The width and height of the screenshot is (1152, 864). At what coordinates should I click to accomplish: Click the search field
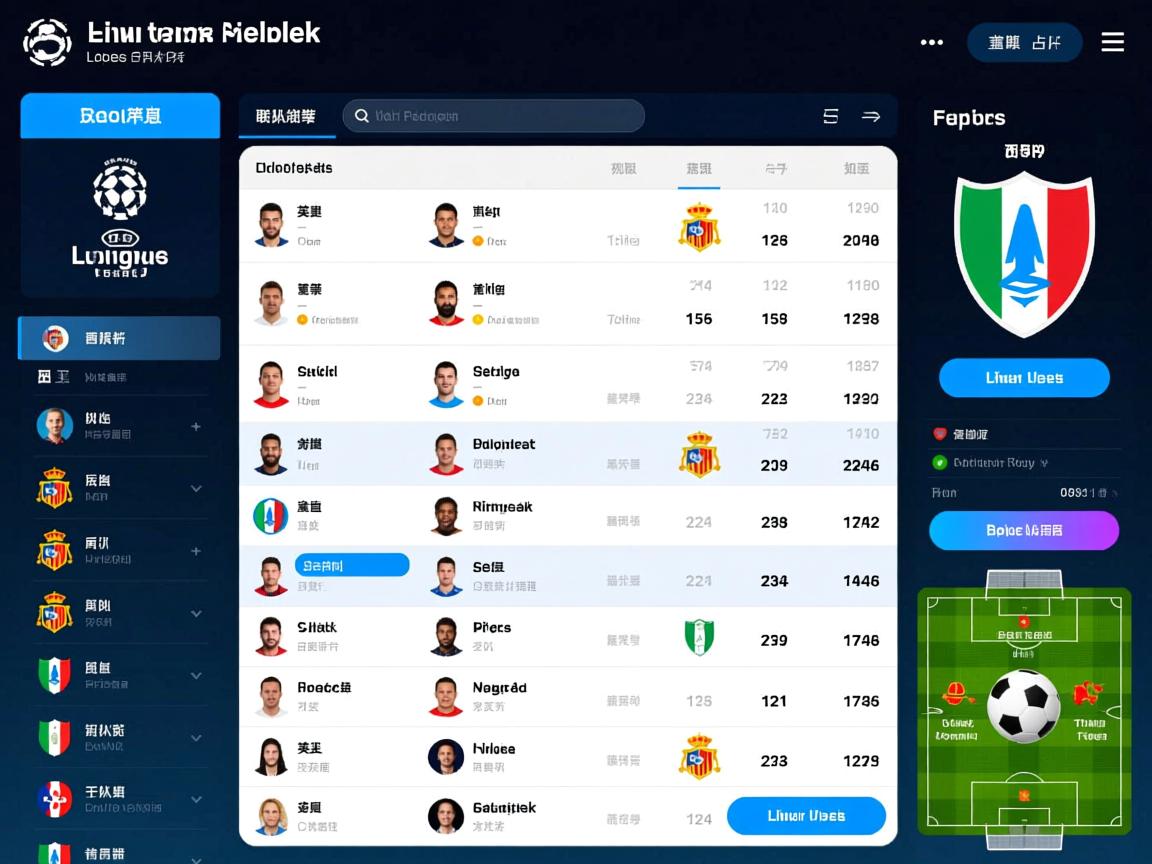tap(494, 116)
